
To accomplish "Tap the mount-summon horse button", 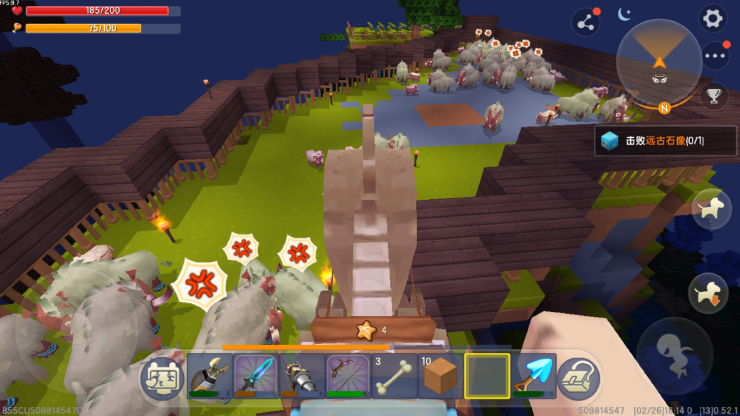I will 711,207.
